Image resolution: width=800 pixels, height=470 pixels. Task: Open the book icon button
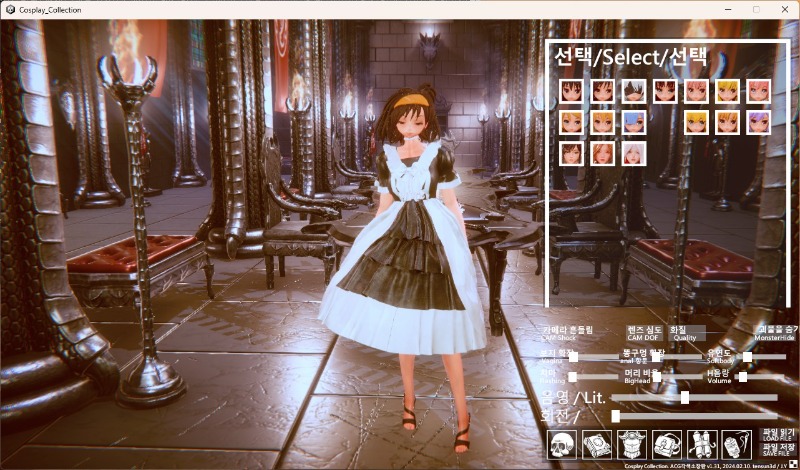pos(597,445)
